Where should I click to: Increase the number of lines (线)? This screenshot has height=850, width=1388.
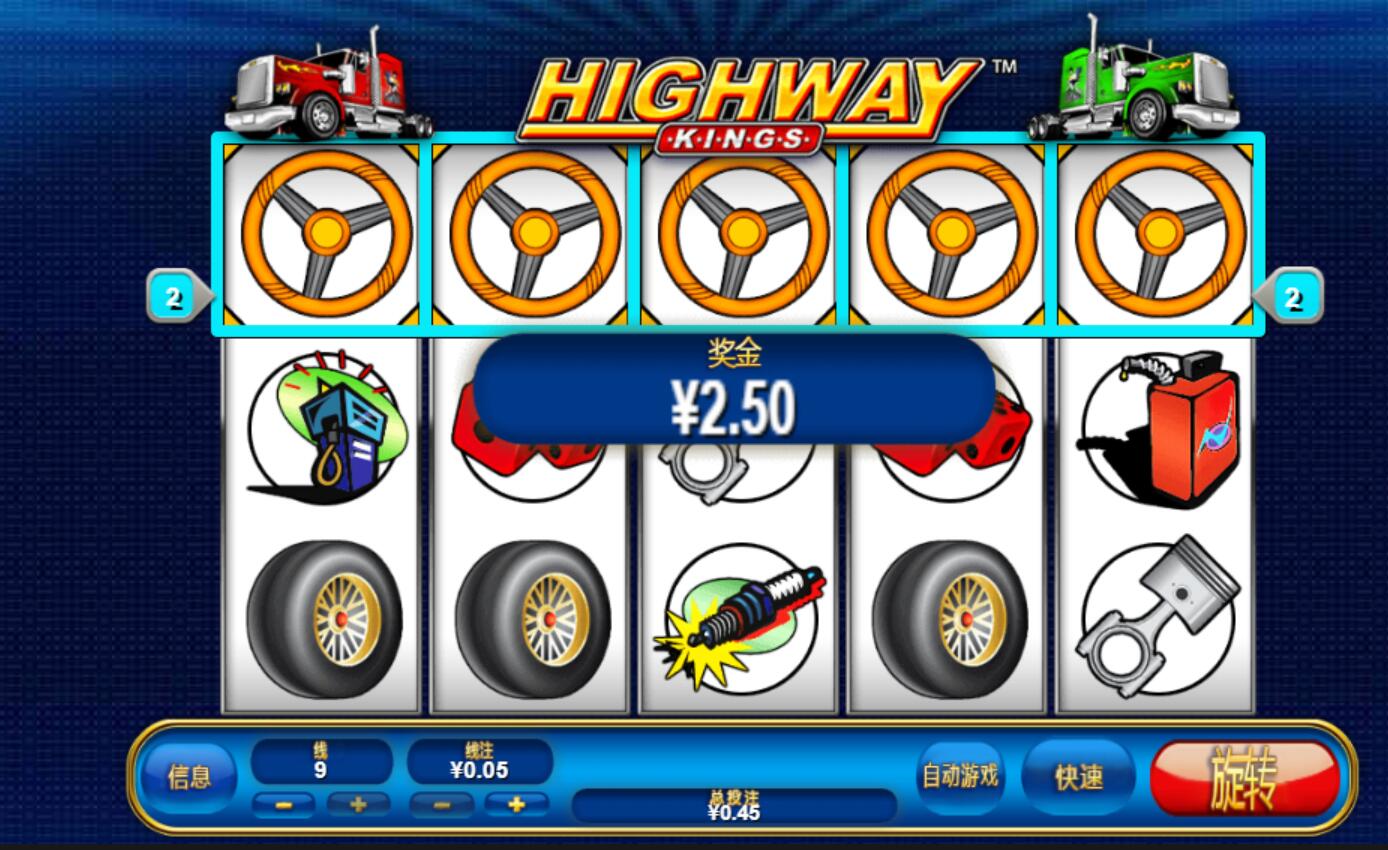click(357, 804)
